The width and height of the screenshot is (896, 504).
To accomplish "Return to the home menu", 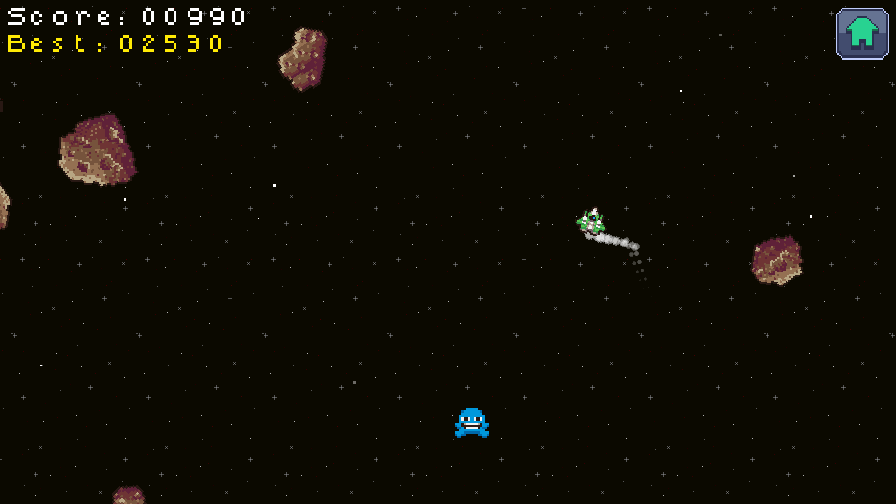I will tap(862, 33).
